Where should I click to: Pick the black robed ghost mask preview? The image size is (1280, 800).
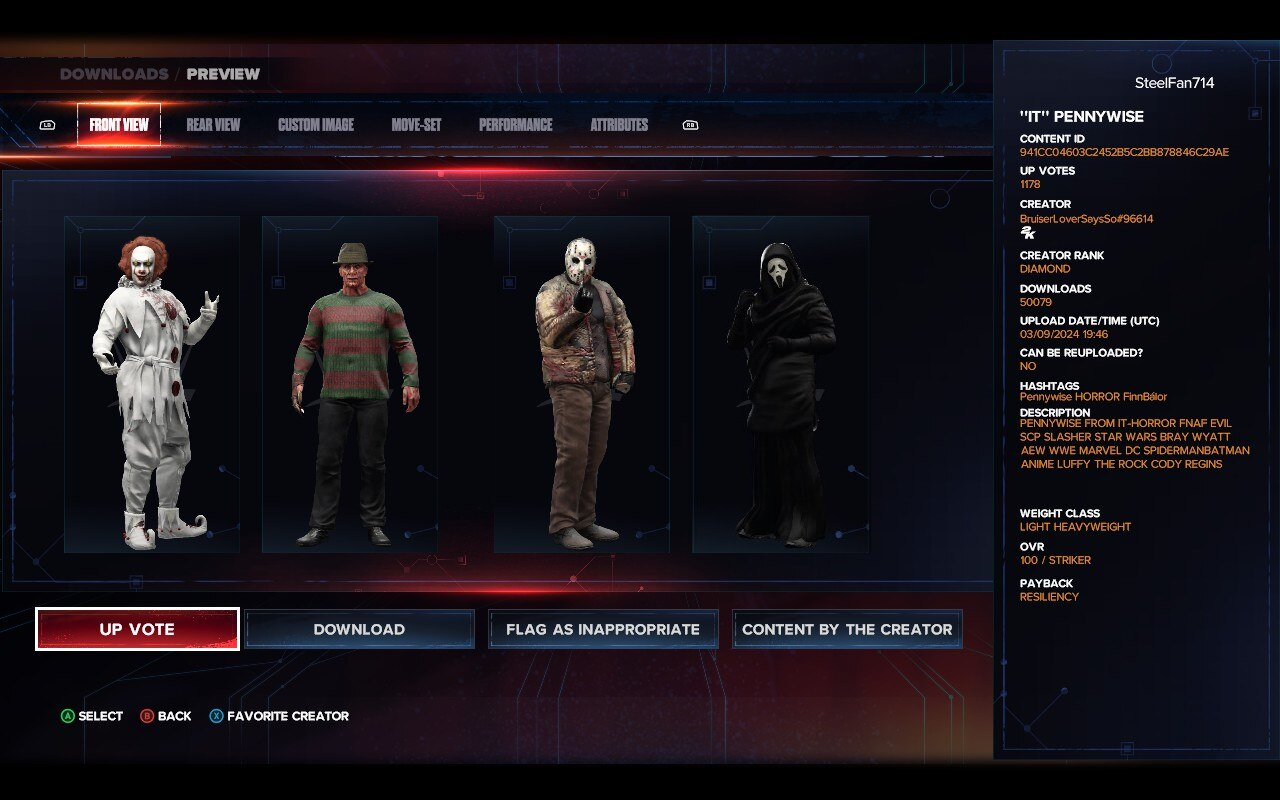click(x=780, y=385)
